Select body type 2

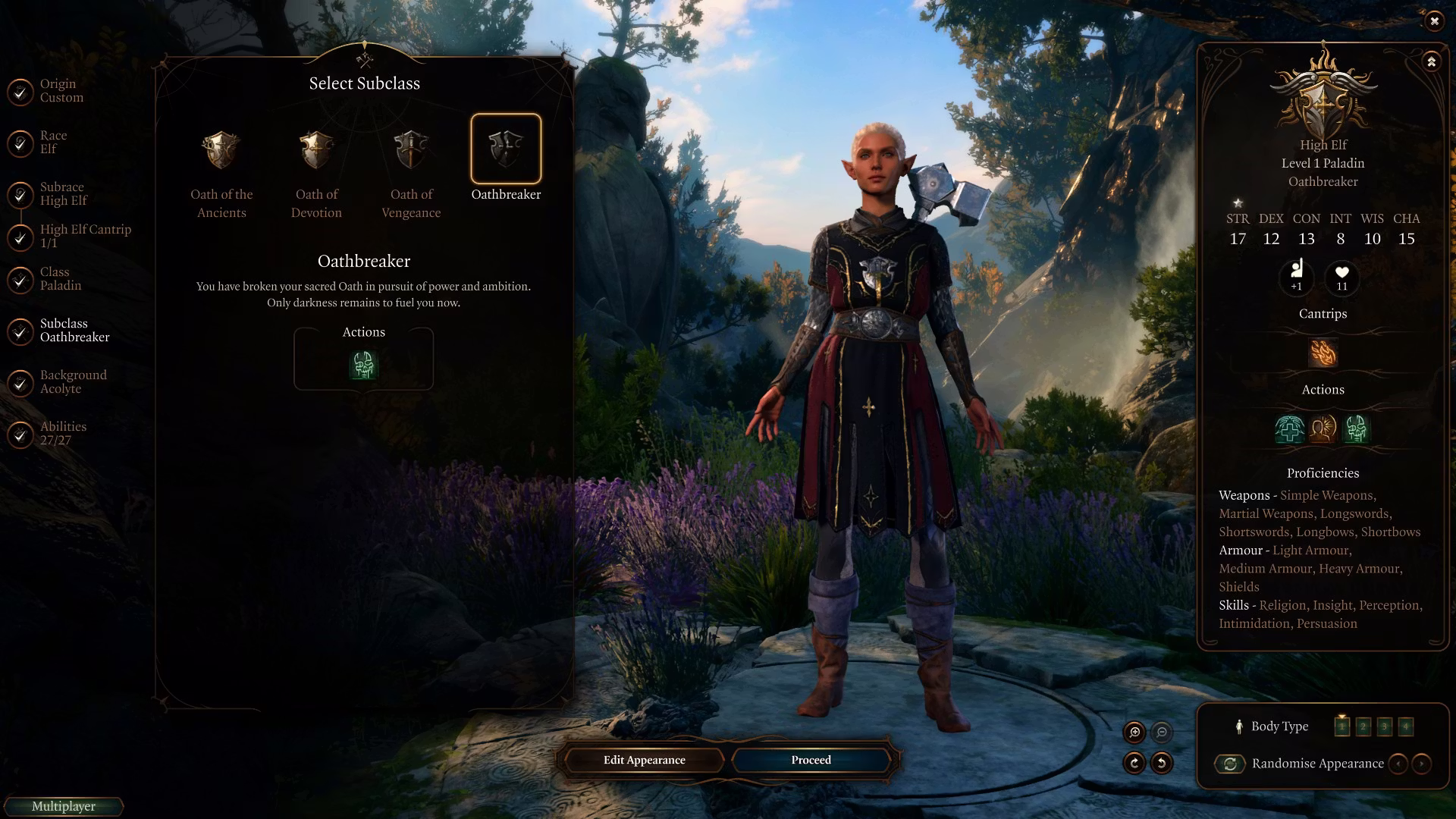[1363, 726]
